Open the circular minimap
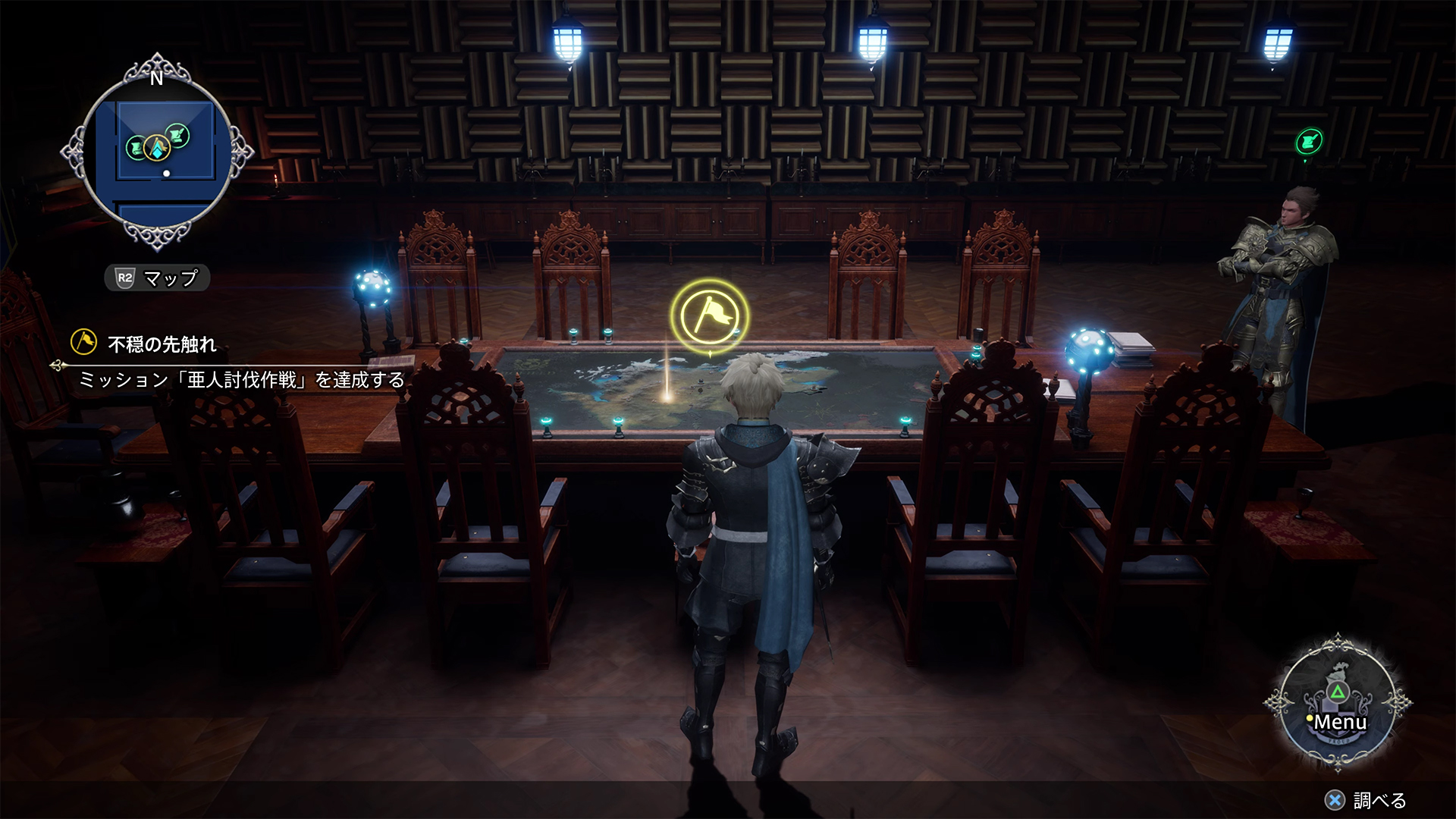Viewport: 1456px width, 819px height. (x=157, y=152)
